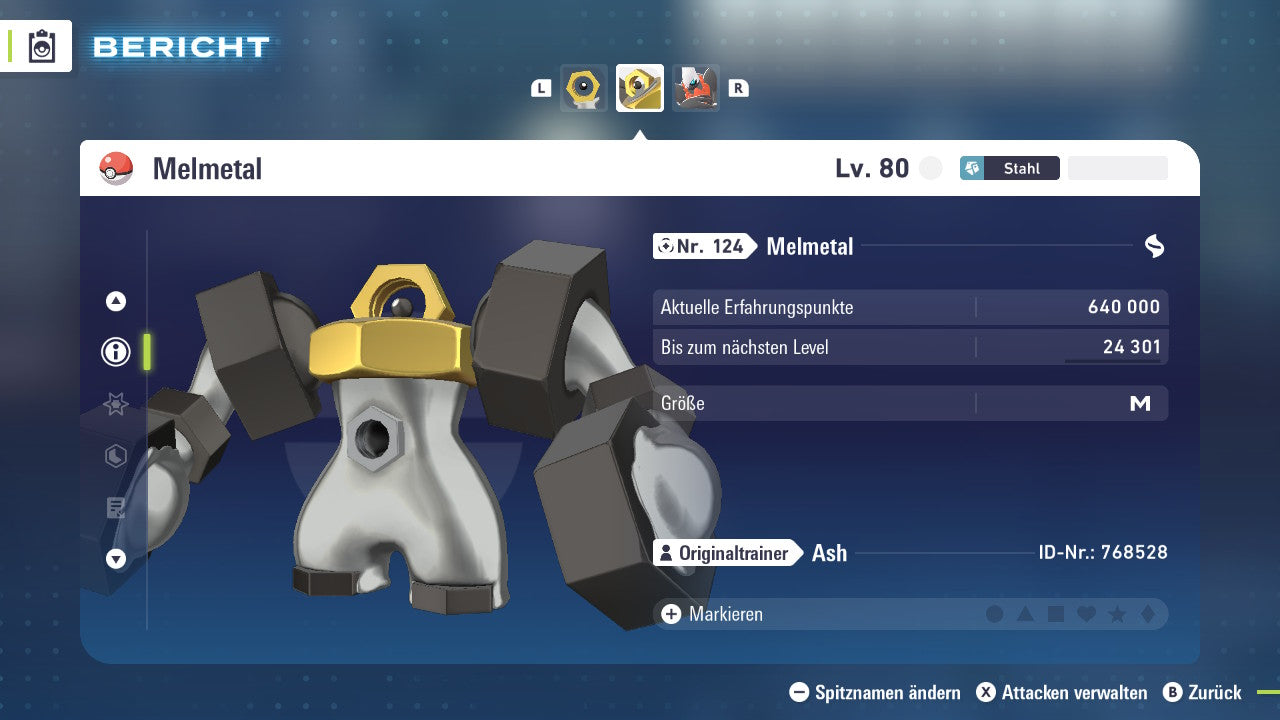Click the L shoulder button indicator

pyautogui.click(x=541, y=88)
